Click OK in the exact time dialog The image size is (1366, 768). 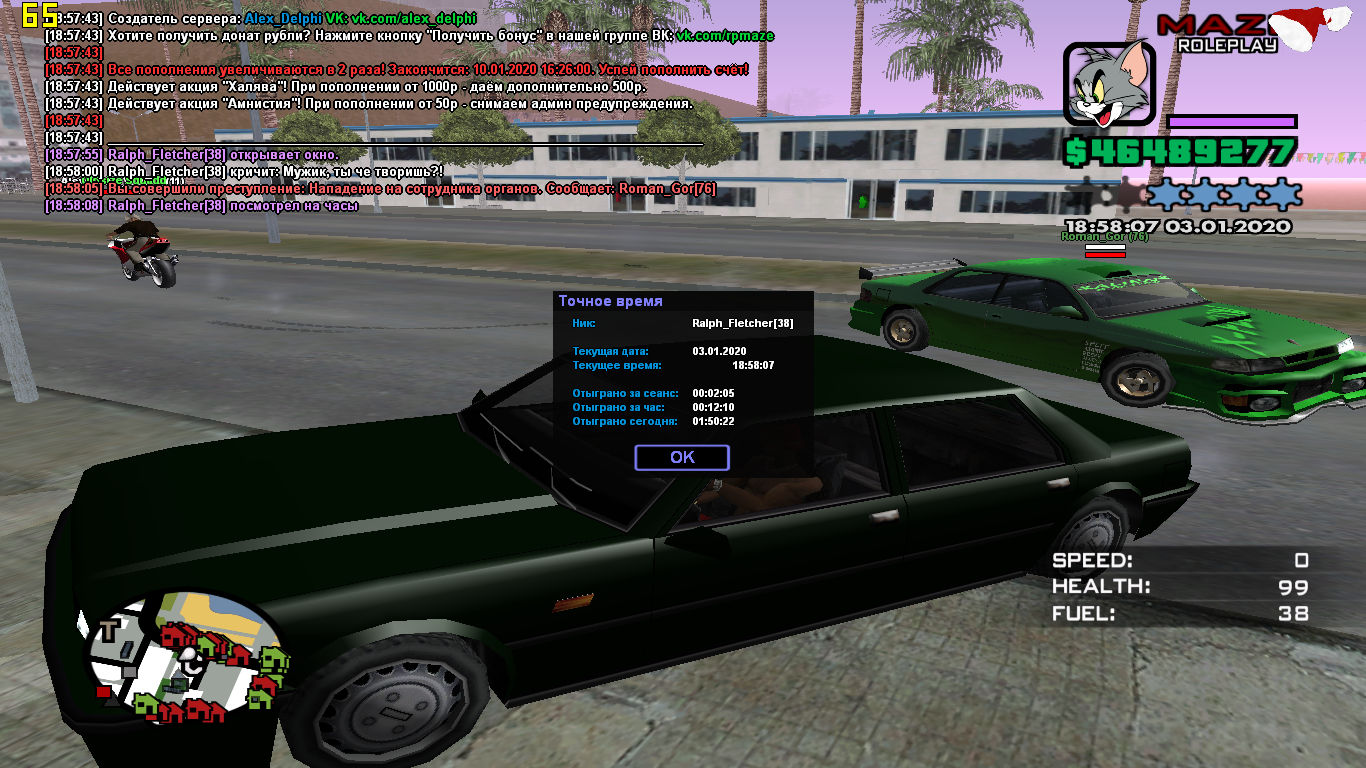pyautogui.click(x=682, y=457)
